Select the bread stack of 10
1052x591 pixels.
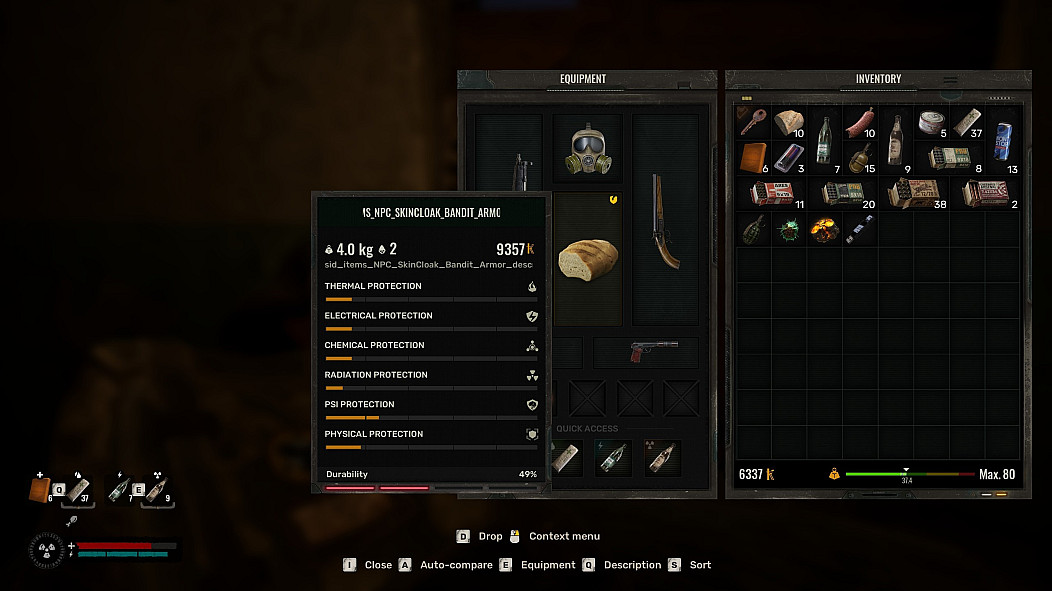tap(789, 122)
